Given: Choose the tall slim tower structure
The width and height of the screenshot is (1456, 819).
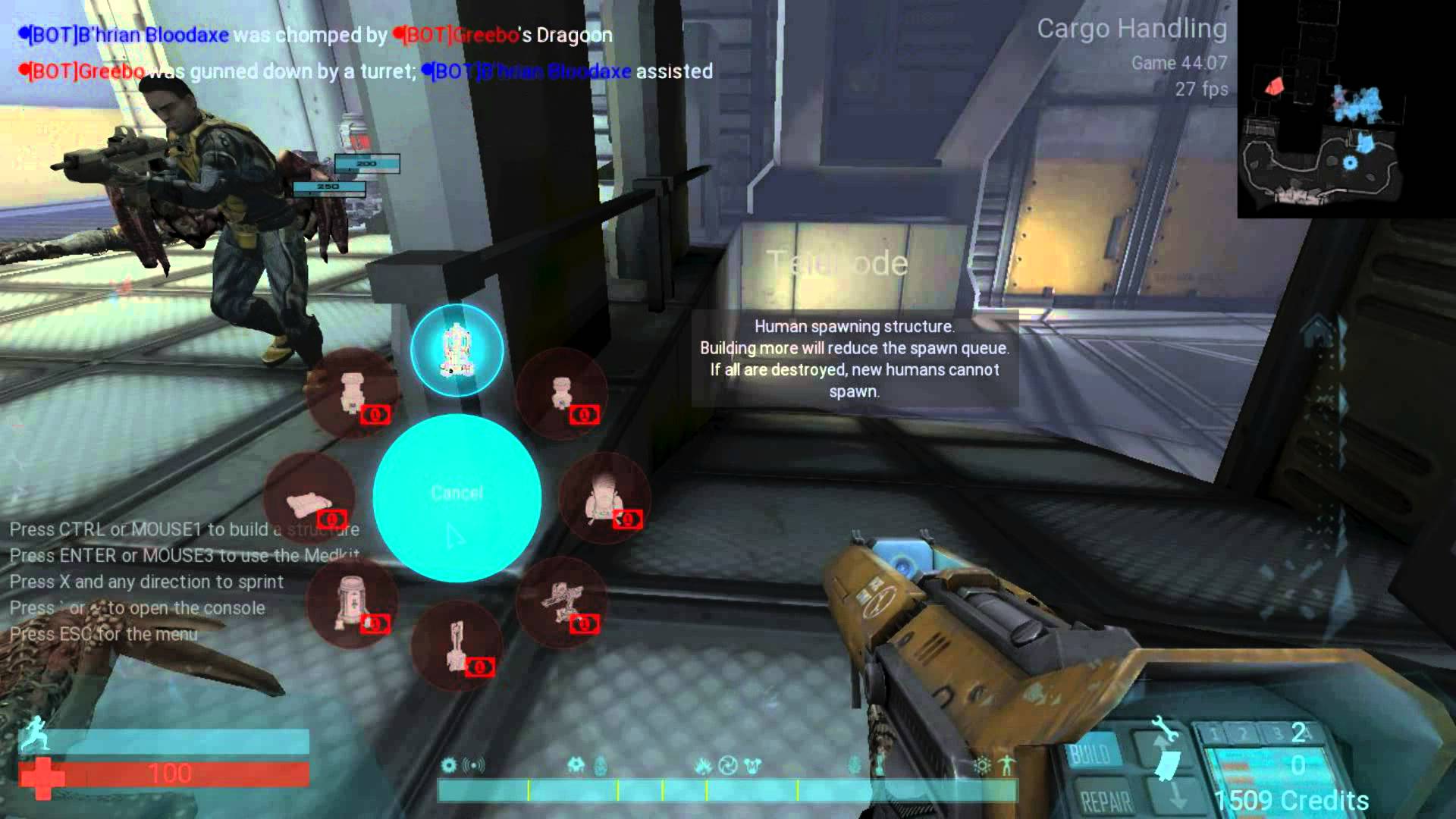Looking at the screenshot, I should tap(457, 645).
